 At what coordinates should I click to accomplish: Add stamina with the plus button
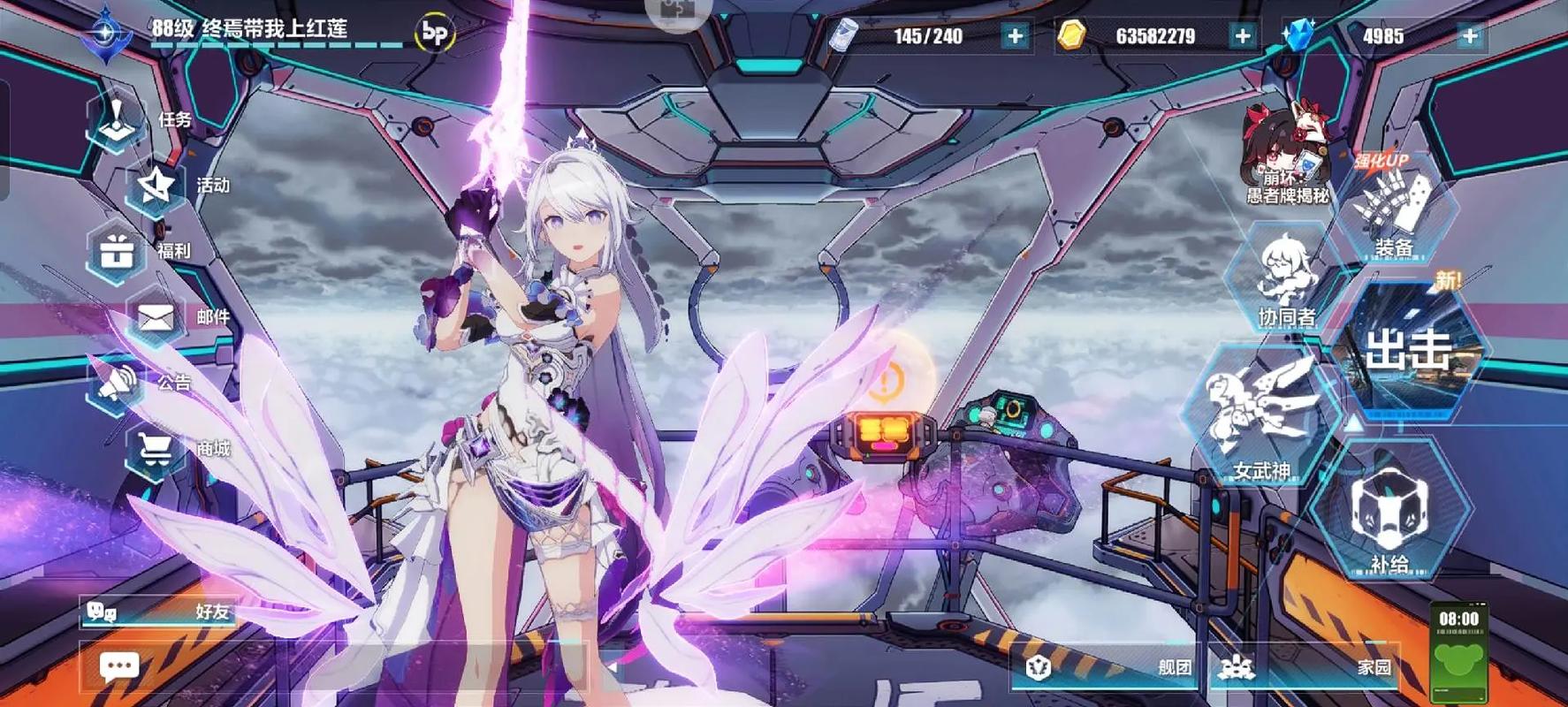pyautogui.click(x=1015, y=36)
